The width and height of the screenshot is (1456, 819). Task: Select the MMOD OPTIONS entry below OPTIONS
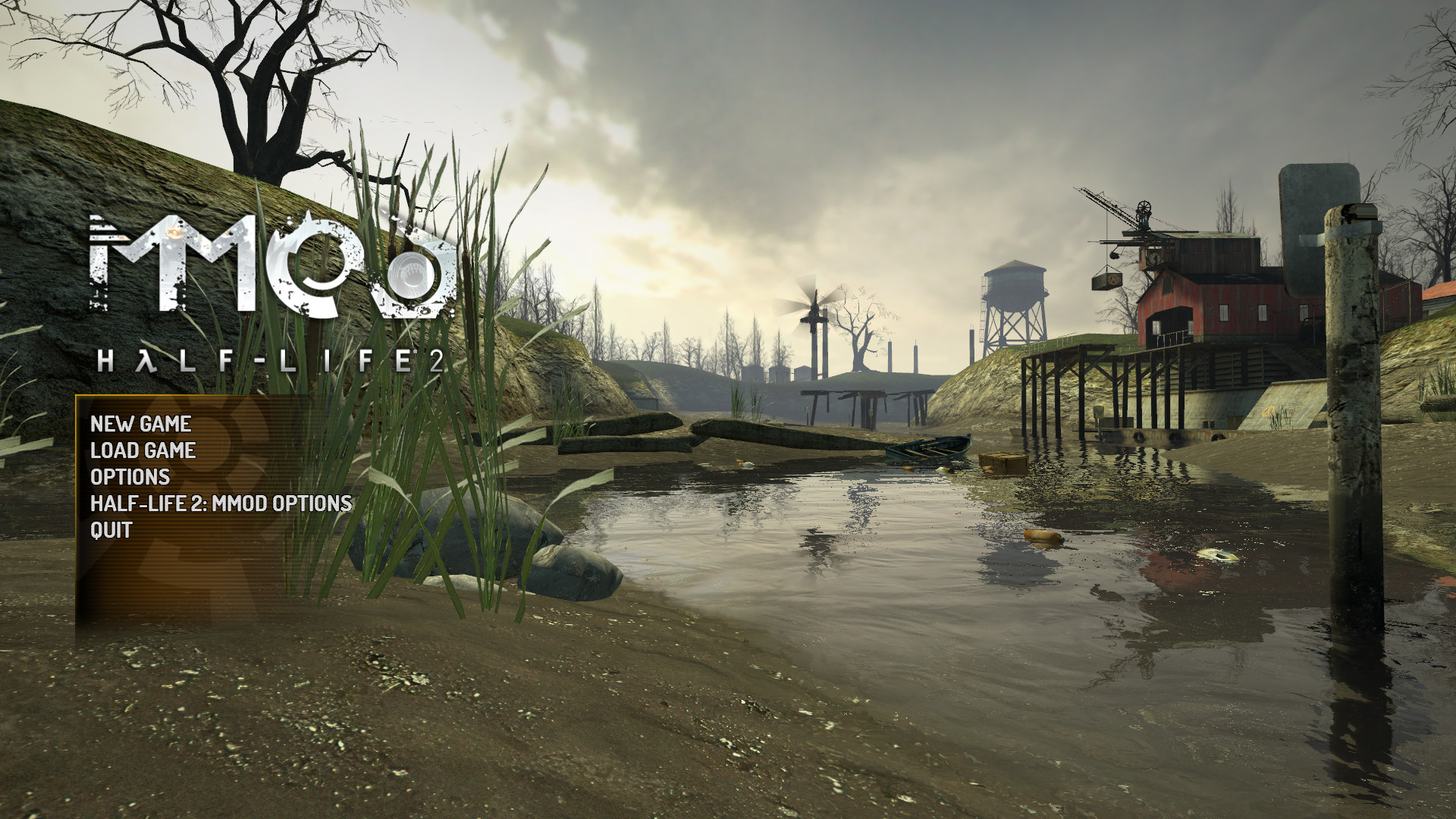[x=221, y=503]
